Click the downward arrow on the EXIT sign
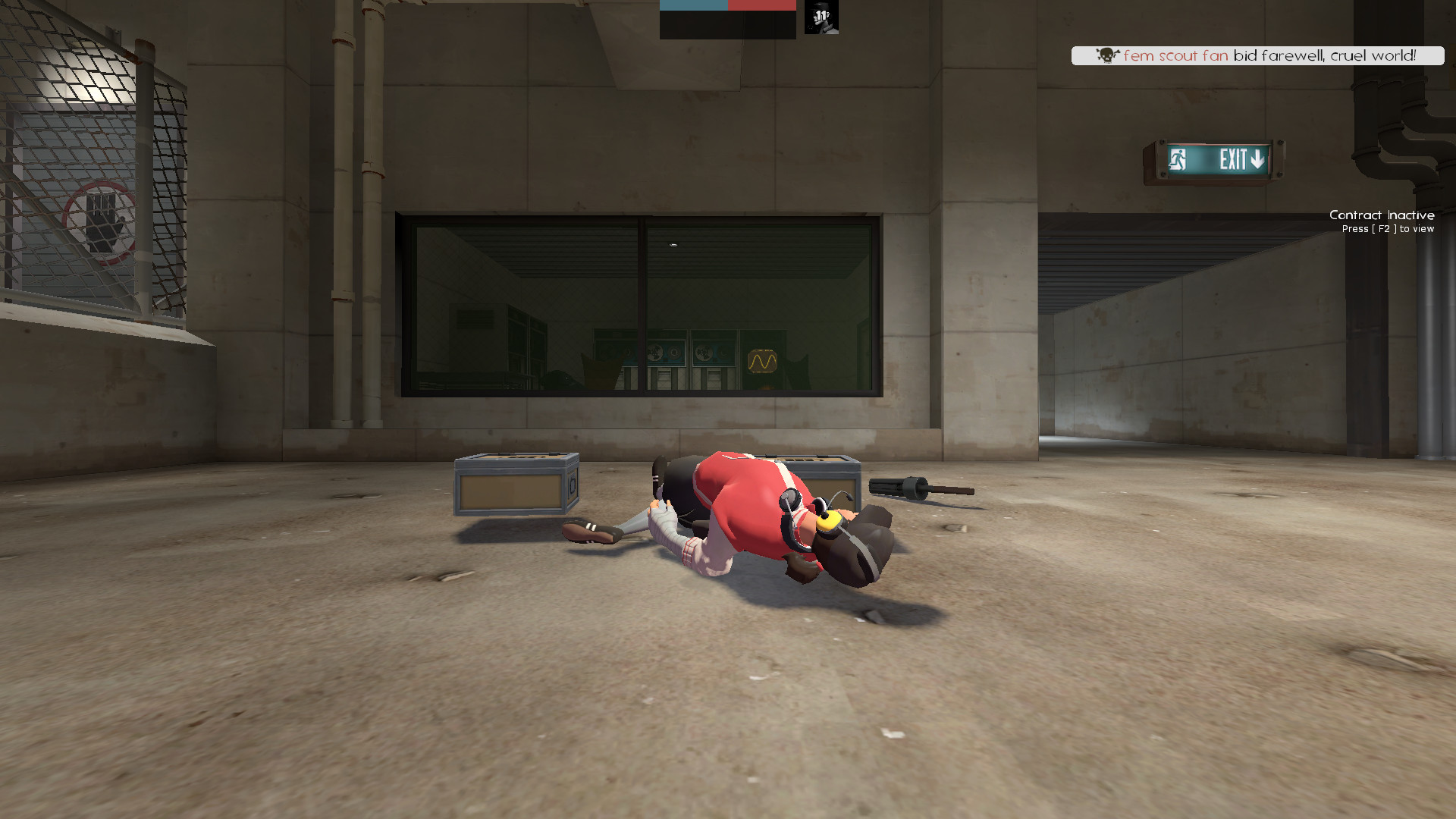1456x819 pixels. coord(1259,159)
